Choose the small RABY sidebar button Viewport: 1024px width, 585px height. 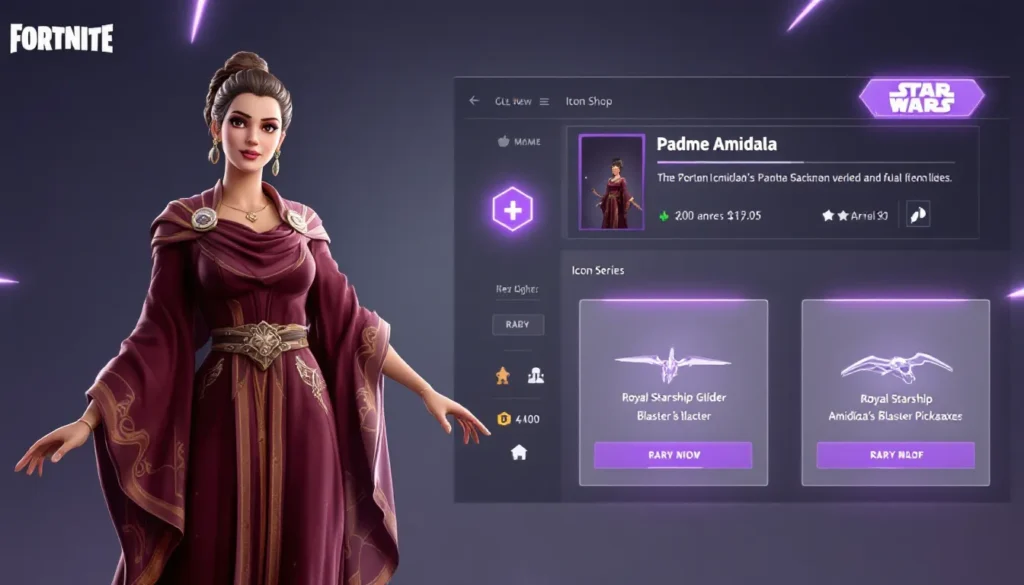(518, 324)
